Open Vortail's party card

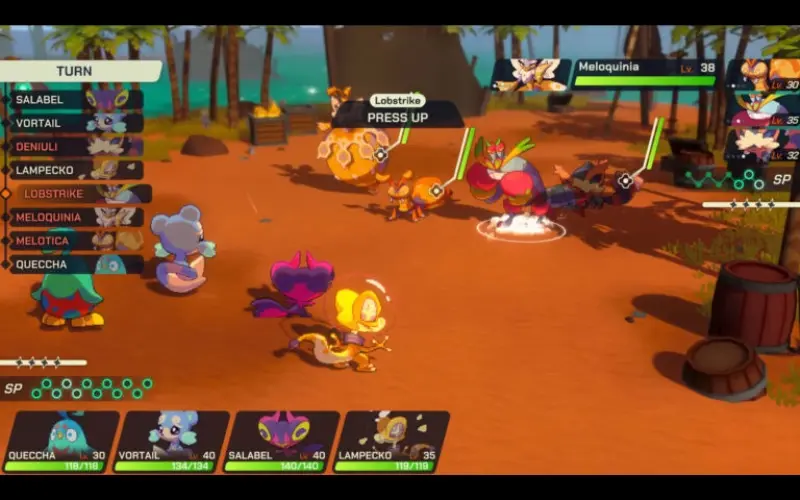point(171,441)
